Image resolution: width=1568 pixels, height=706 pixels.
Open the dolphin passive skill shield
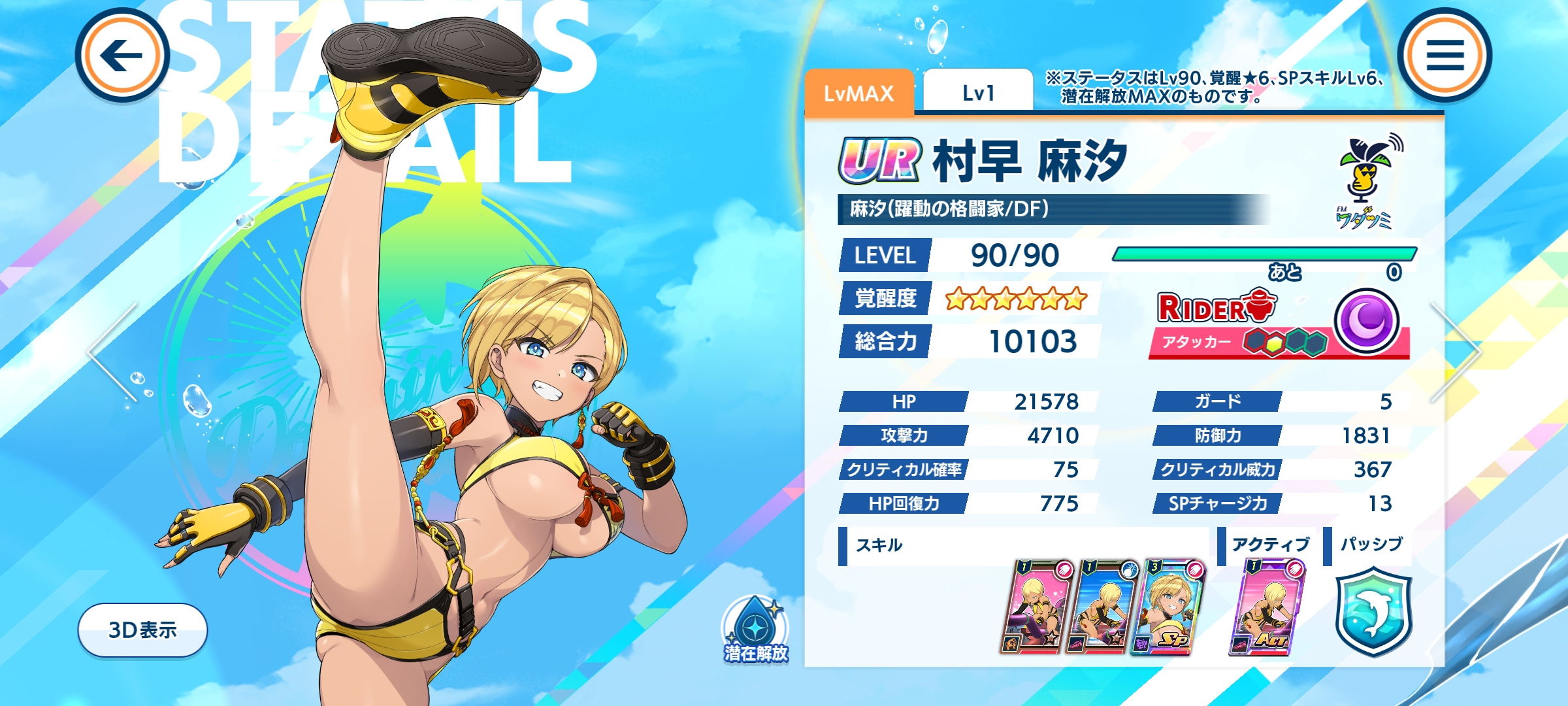coord(1373,612)
